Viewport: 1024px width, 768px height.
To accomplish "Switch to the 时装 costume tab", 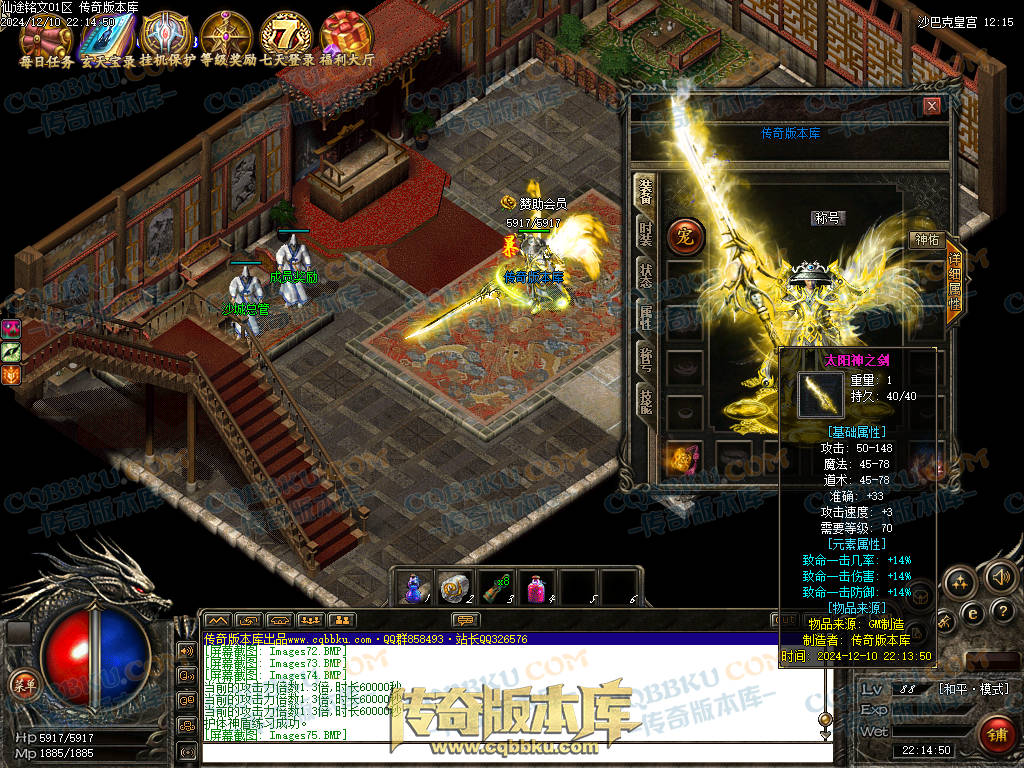I will 646,234.
